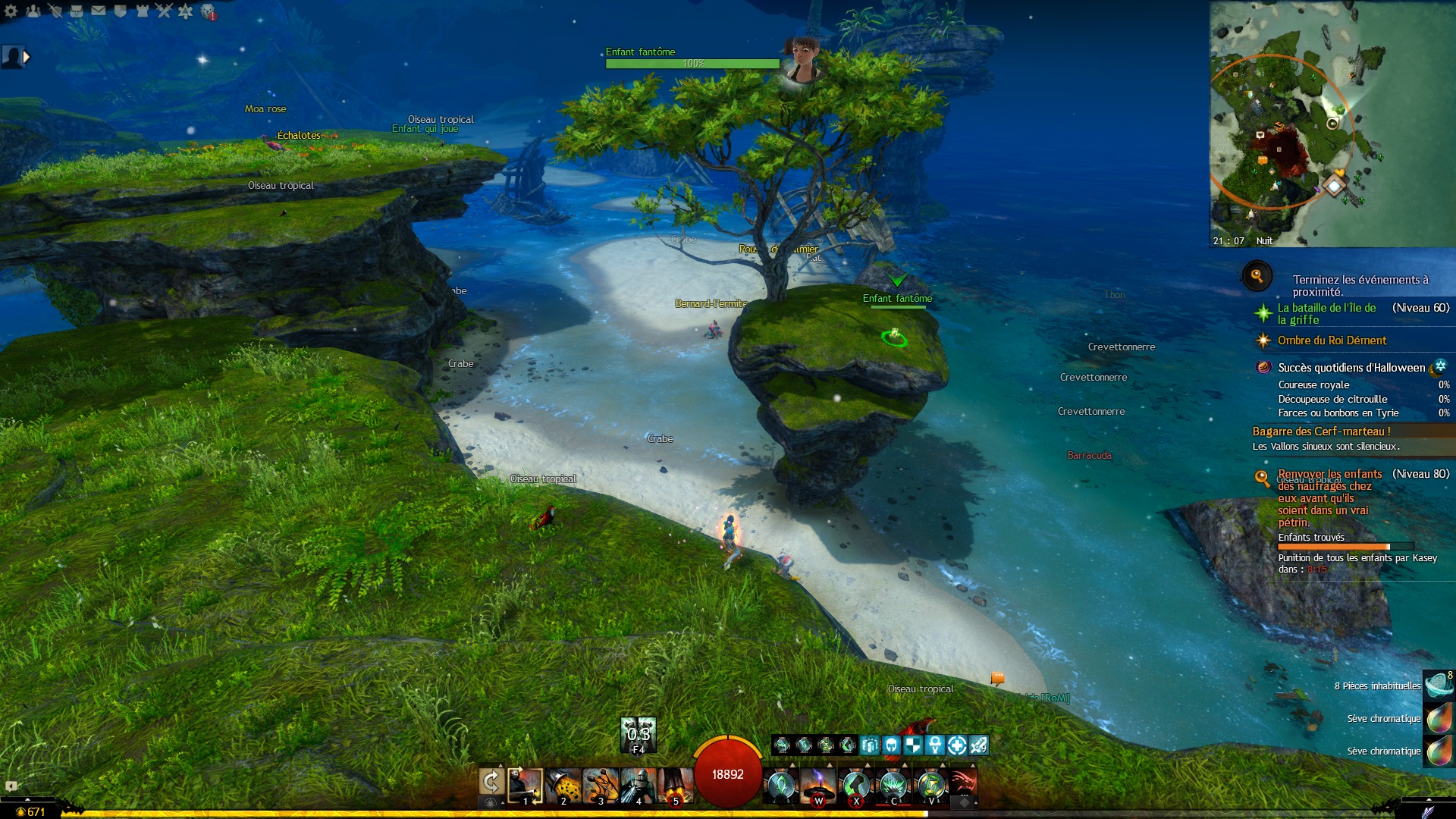Screen dimensions: 1456x819
Task: Swap weapons with the curved arrow button
Action: 491,782
